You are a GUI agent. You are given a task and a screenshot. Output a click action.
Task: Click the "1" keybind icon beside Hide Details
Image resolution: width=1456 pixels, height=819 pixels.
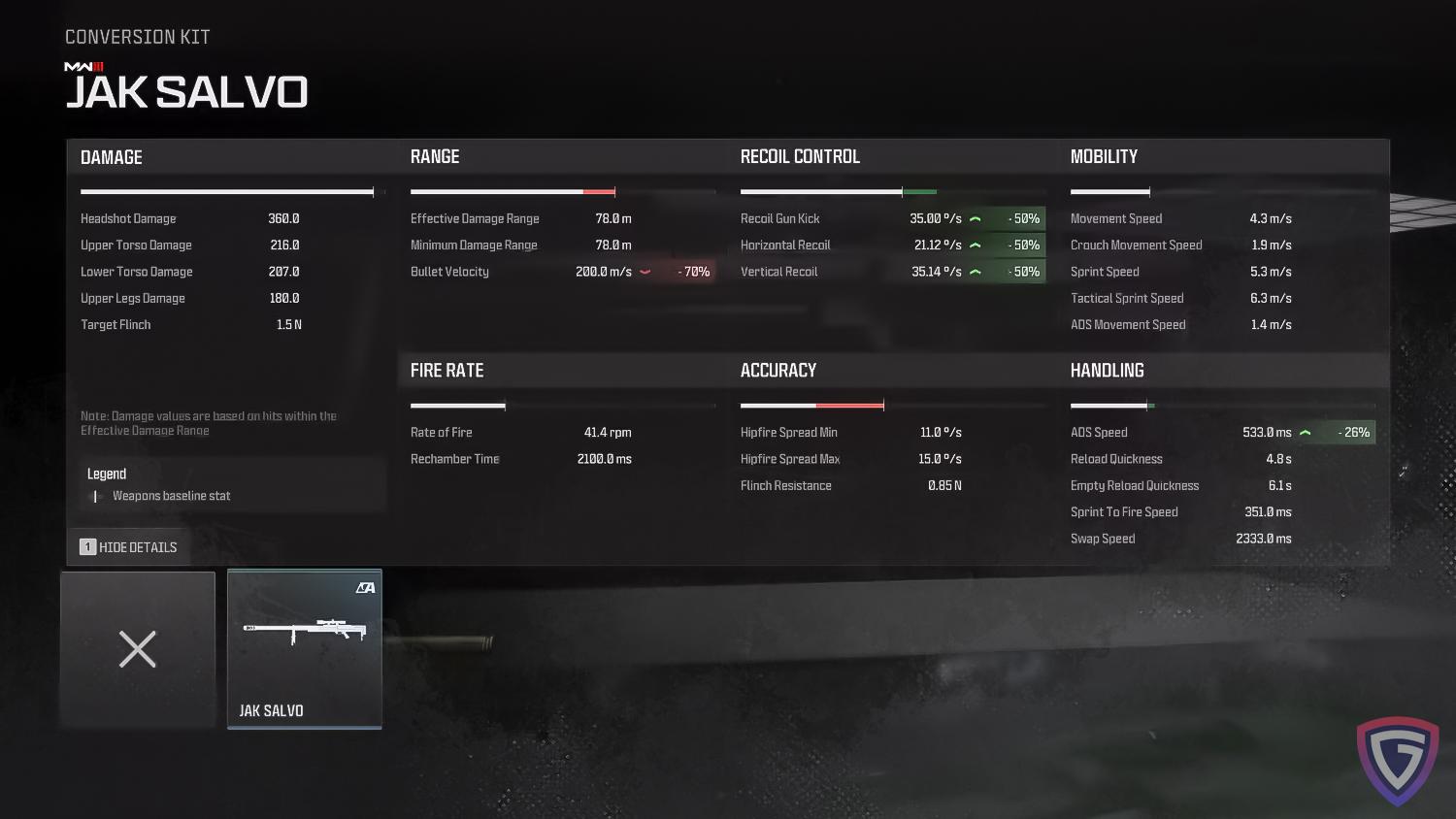pos(88,546)
